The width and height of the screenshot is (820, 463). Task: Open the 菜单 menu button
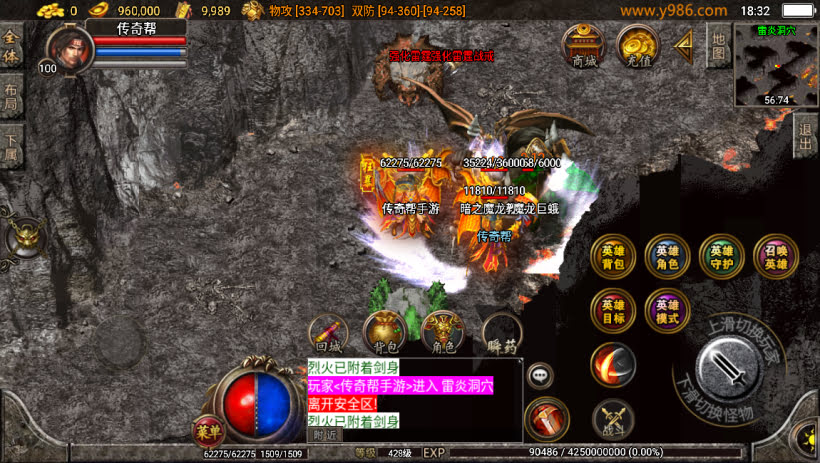coord(207,431)
